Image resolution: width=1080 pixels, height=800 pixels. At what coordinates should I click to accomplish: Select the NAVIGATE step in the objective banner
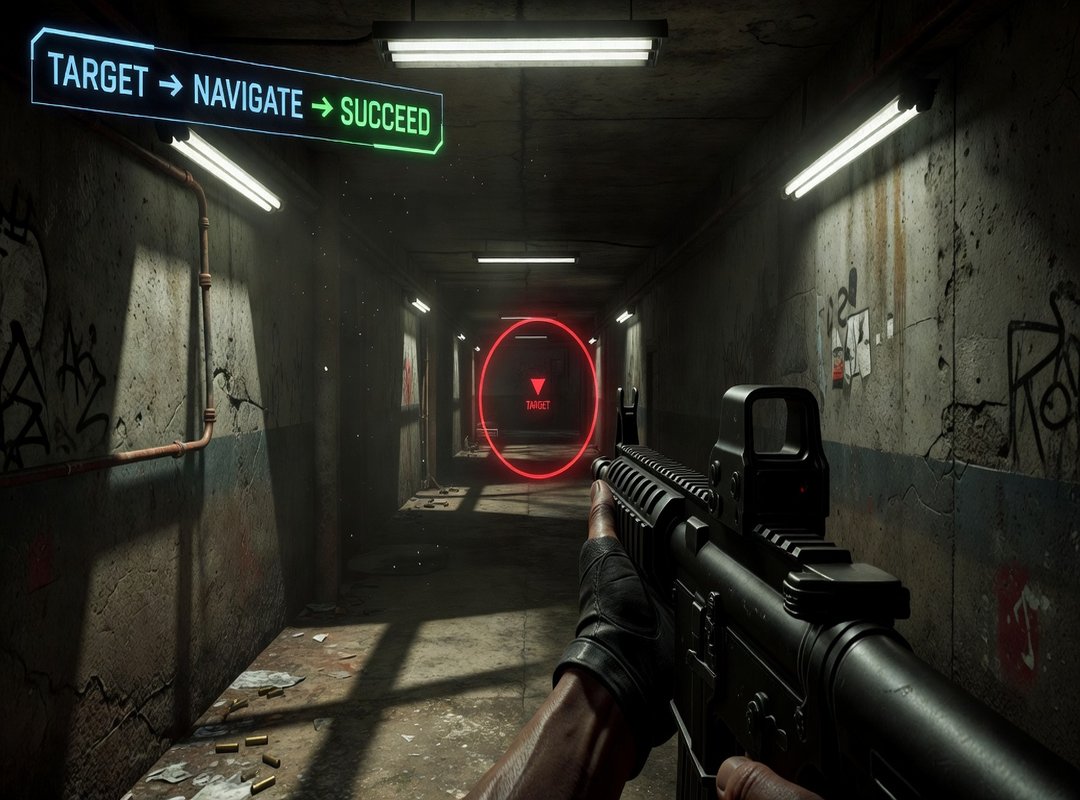click(248, 98)
